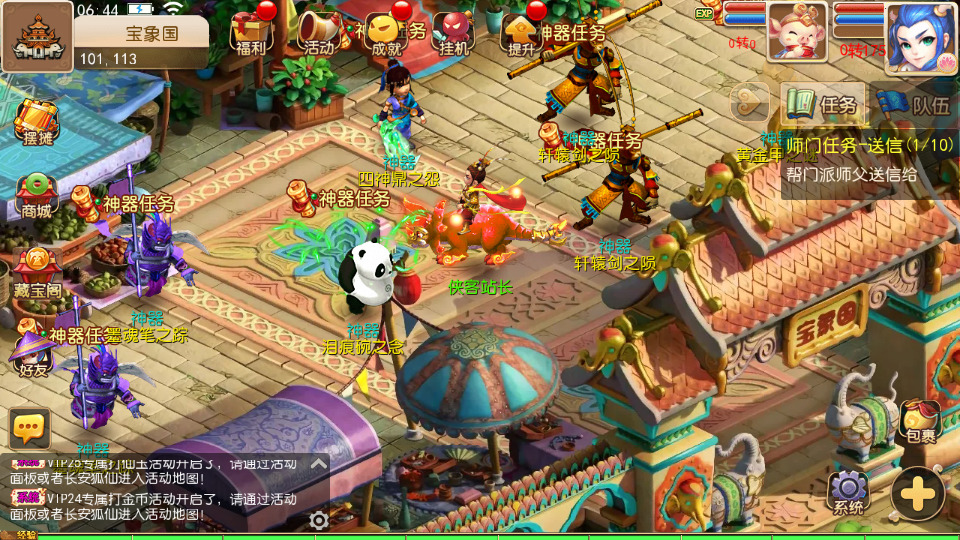Activate the 挂机 auto-battle icon

tap(453, 32)
